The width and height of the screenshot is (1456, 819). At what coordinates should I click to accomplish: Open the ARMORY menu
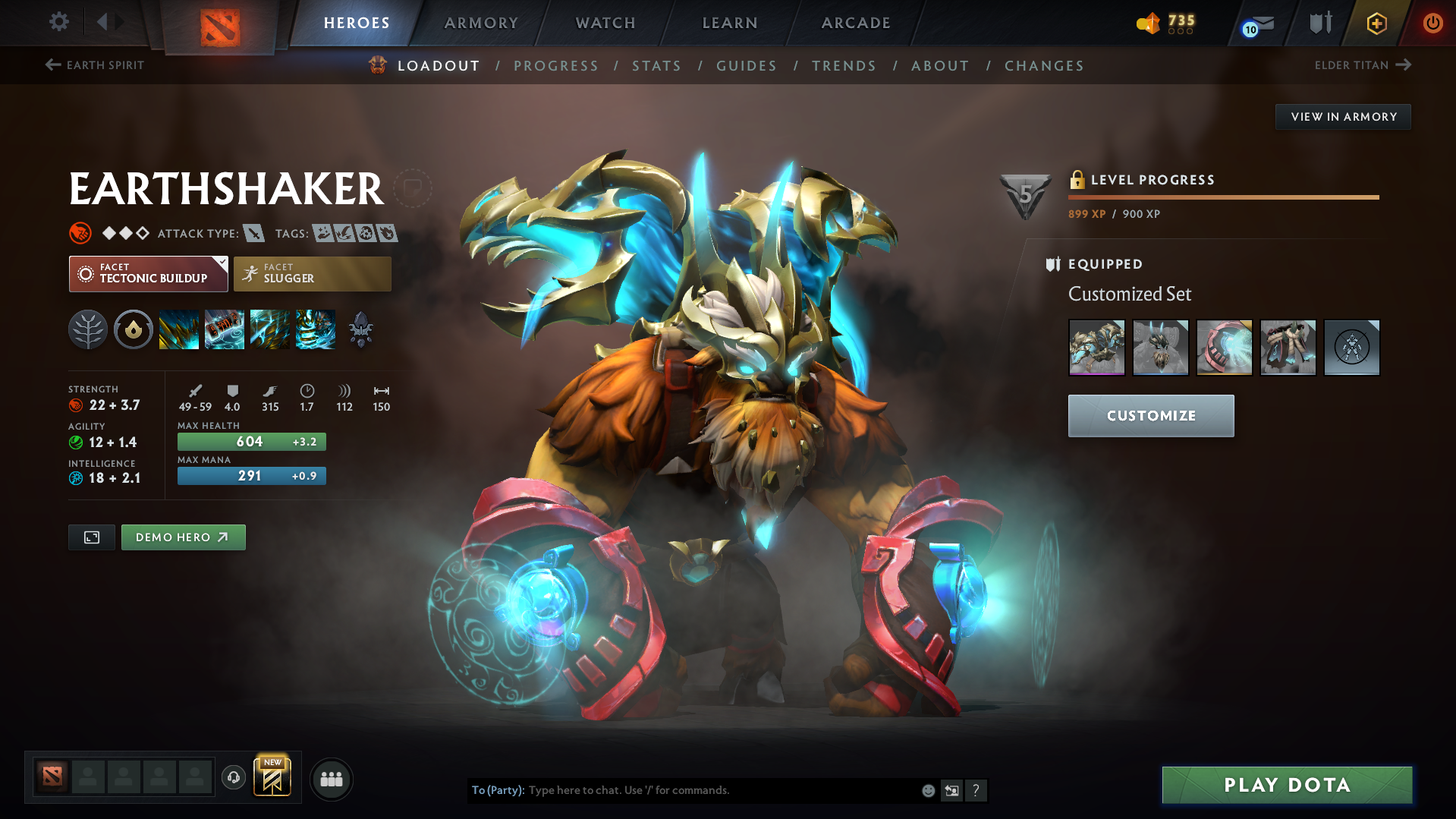481,23
